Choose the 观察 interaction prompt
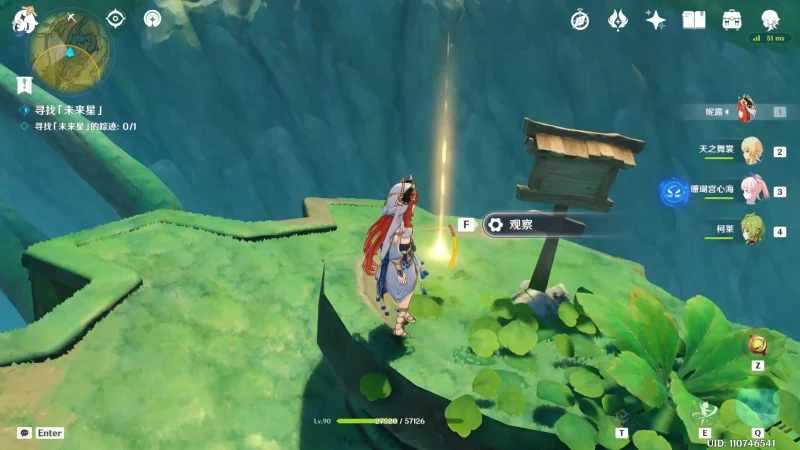The width and height of the screenshot is (800, 450). point(530,225)
